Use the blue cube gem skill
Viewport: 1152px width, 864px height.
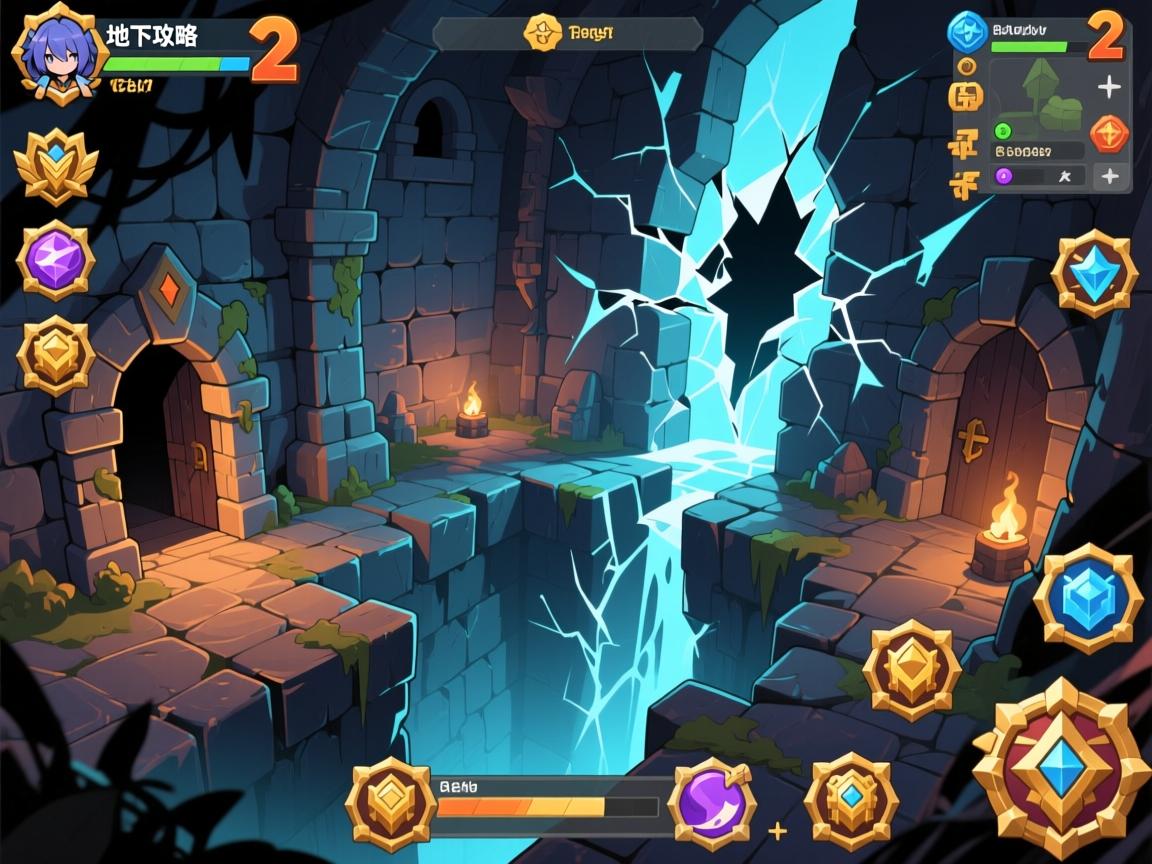[x=1087, y=599]
